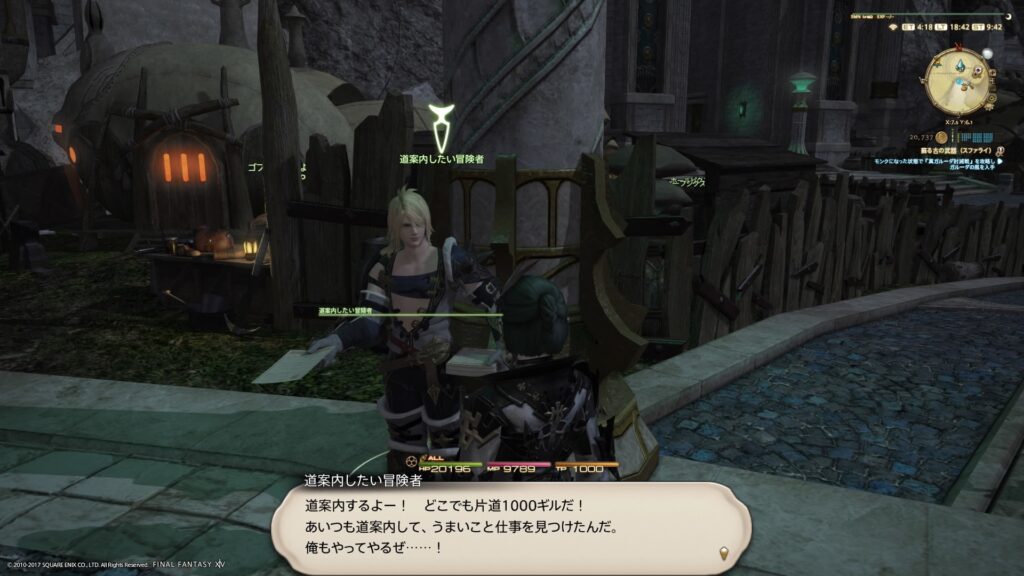The height and width of the screenshot is (576, 1024).
Task: Open the inventory grid indicator
Action: [977, 137]
